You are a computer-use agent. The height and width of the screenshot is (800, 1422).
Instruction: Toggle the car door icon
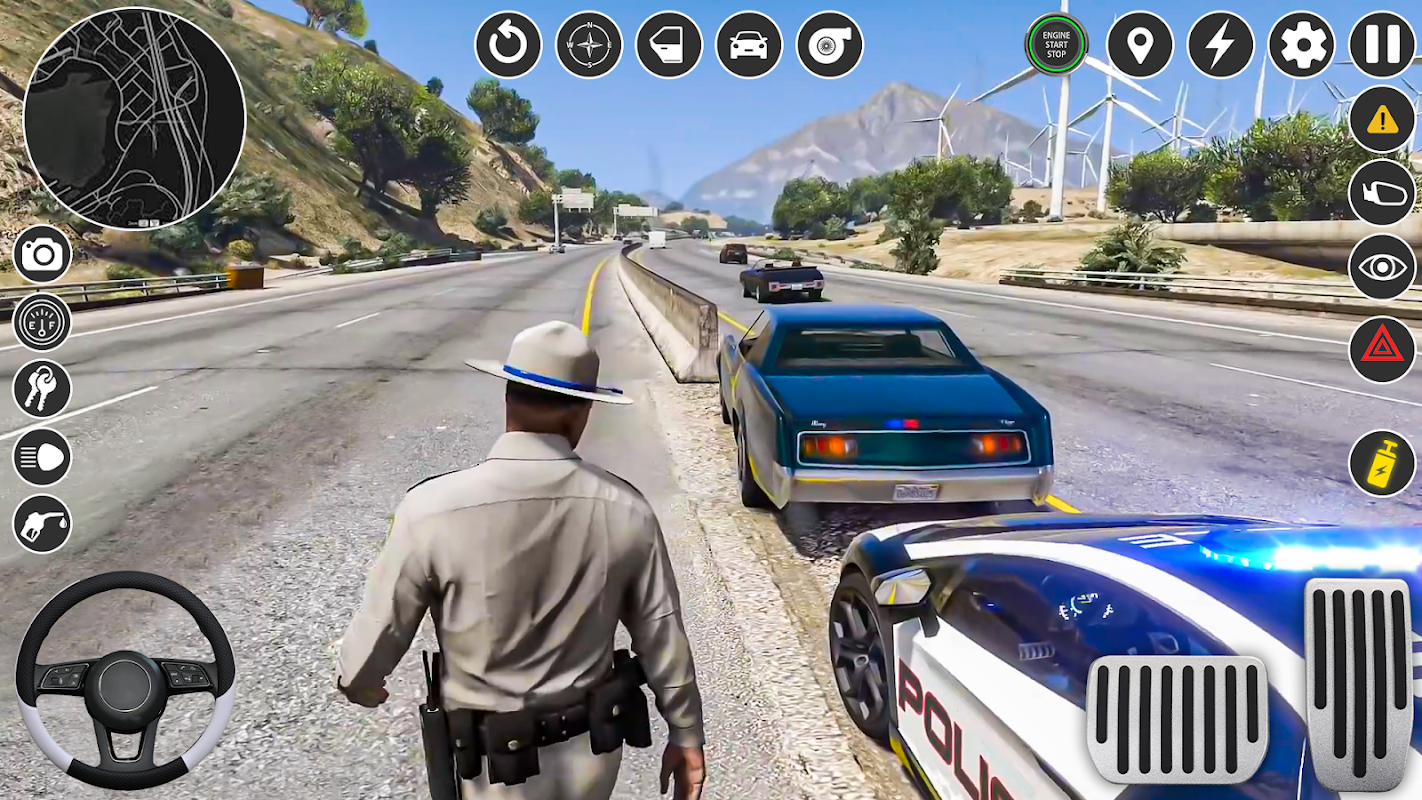[x=669, y=45]
